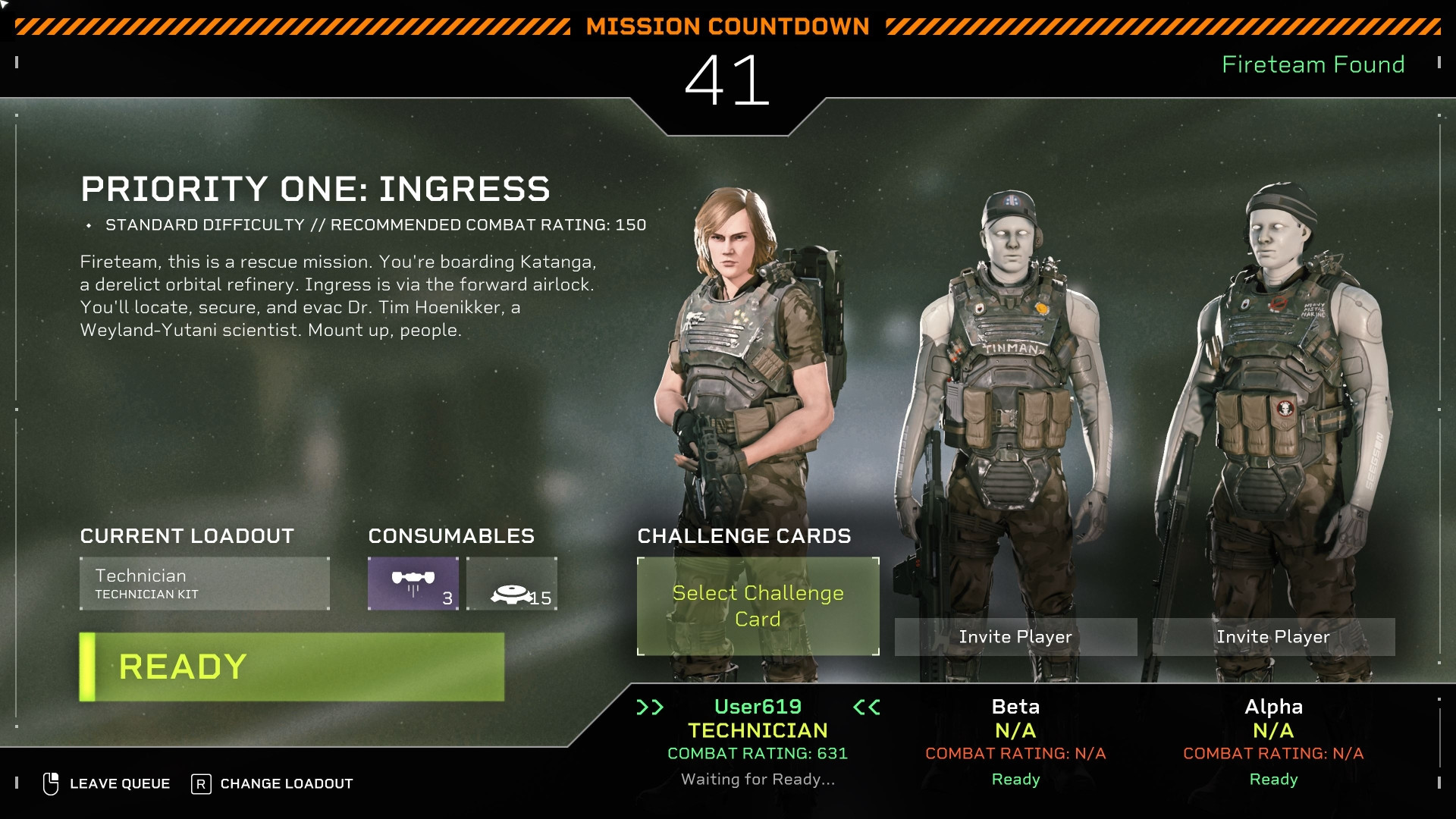Select Beta's fireteam slot
Image resolution: width=1456 pixels, height=819 pixels.
click(x=1015, y=707)
